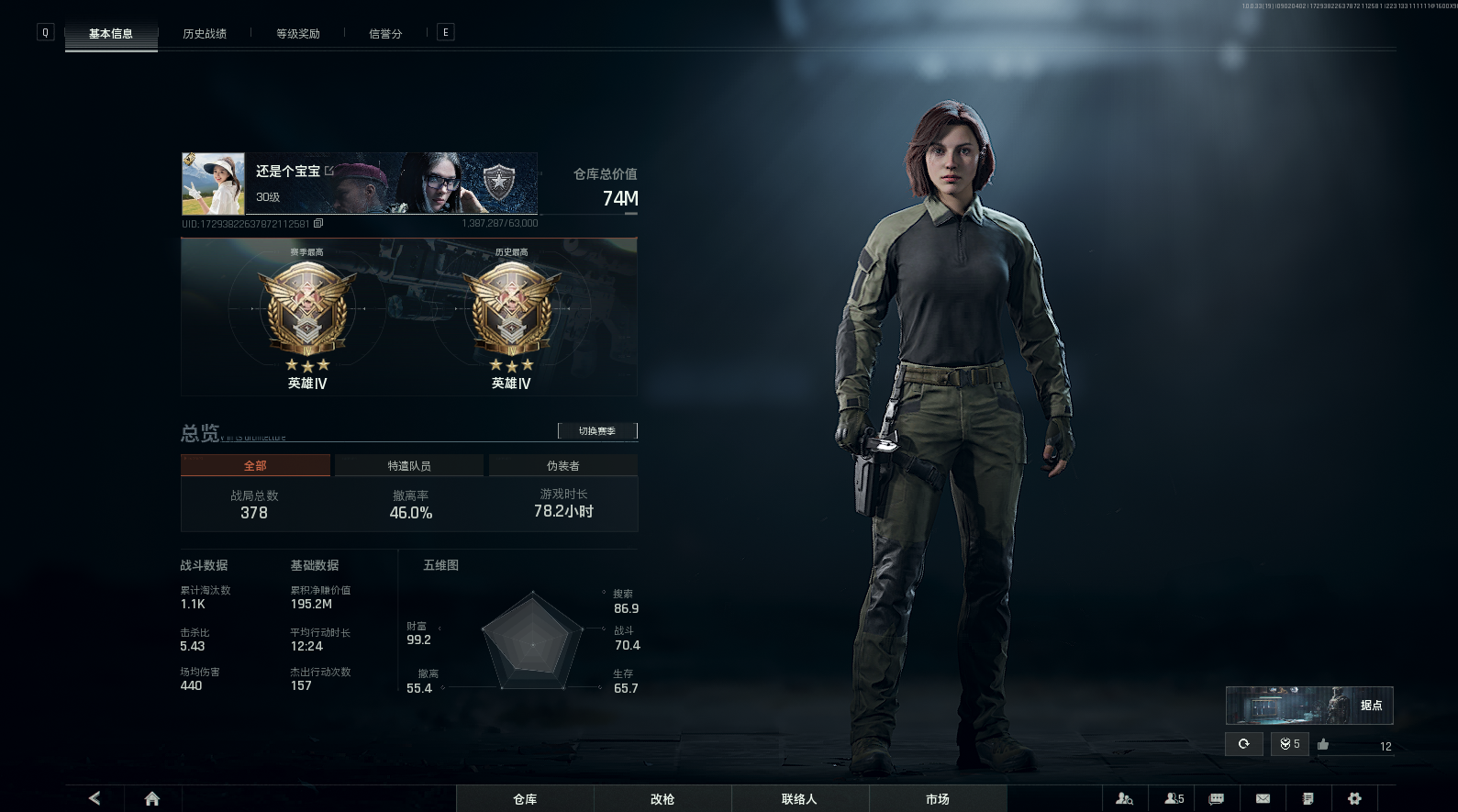Switch to the 历史战绩 tab
This screenshot has height=812, width=1458.
pos(205,34)
